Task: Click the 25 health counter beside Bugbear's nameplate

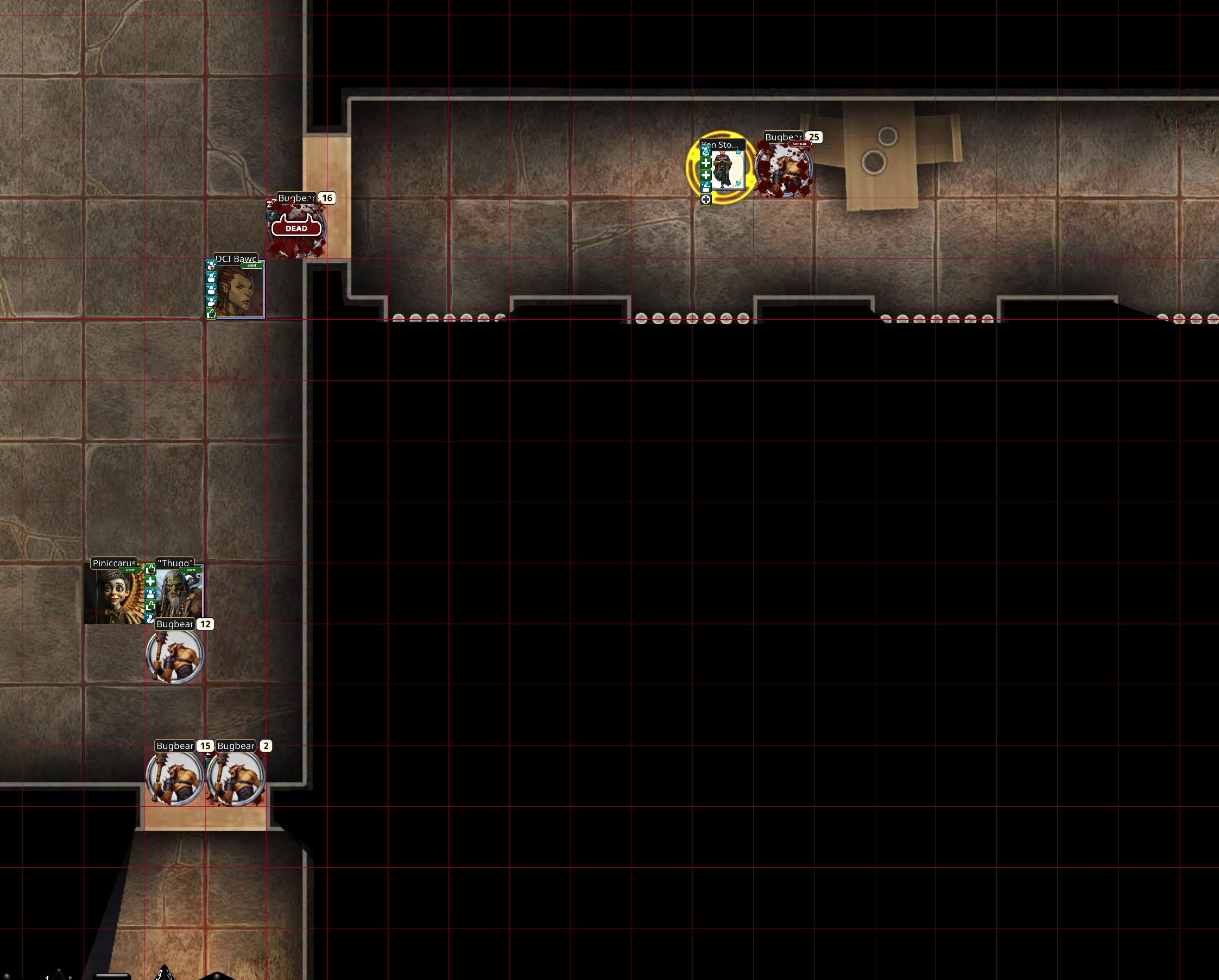Action: point(814,137)
